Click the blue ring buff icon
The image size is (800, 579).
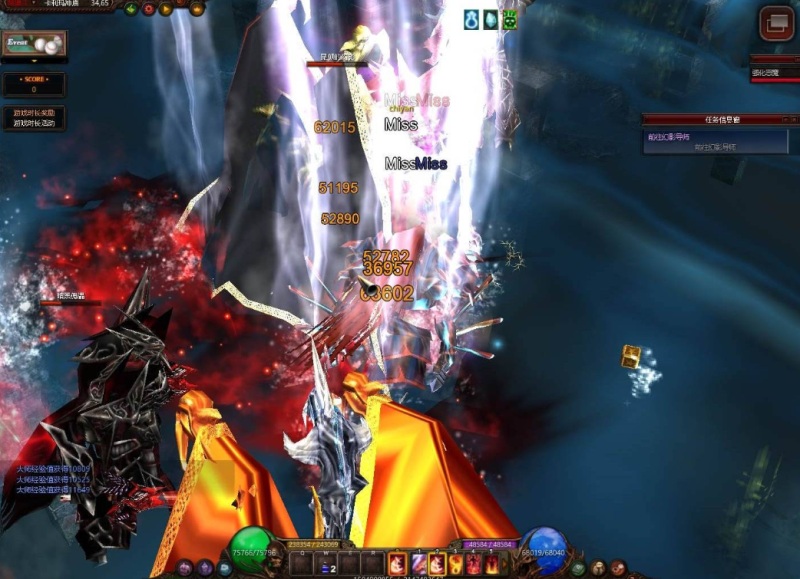[471, 20]
